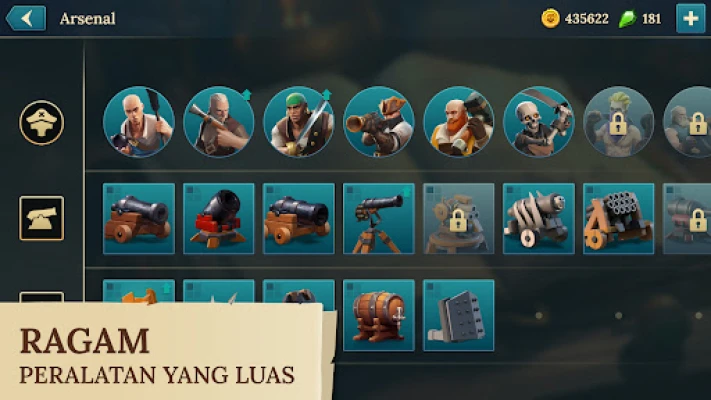
Task: Select the bald pirate holding an oar
Action: pyautogui.click(x=138, y=122)
